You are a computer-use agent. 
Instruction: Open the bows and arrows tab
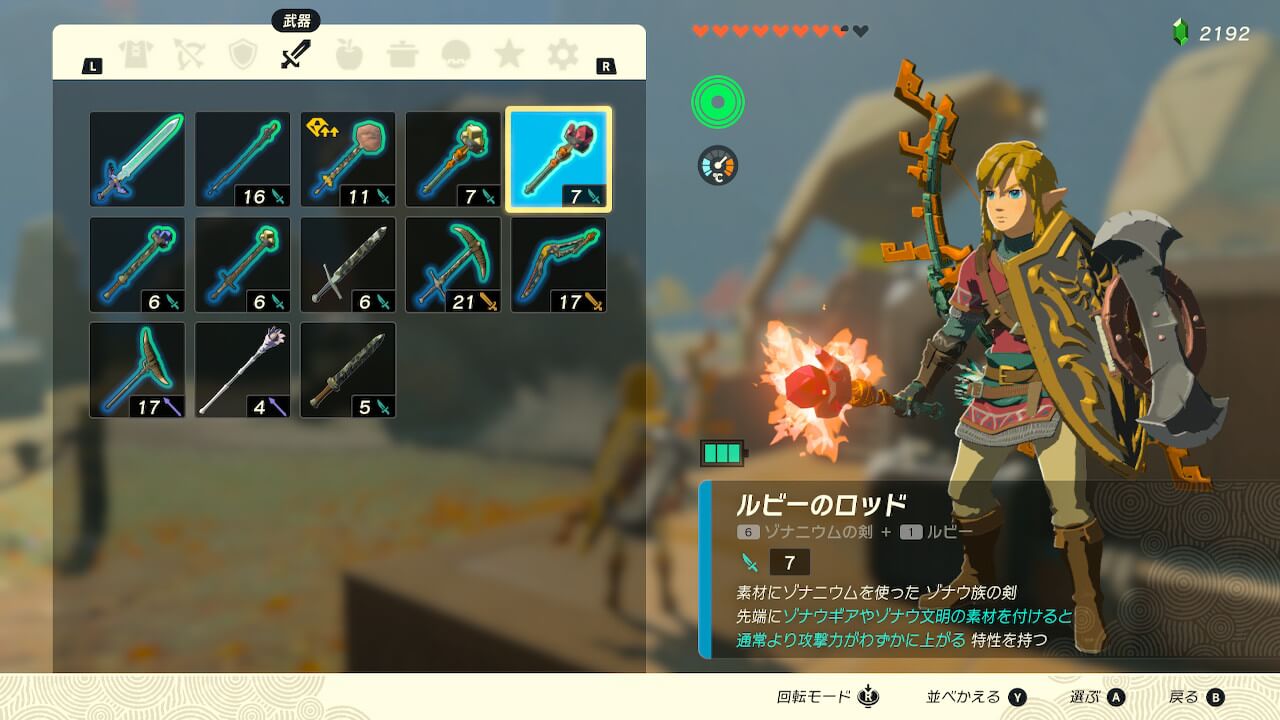189,55
